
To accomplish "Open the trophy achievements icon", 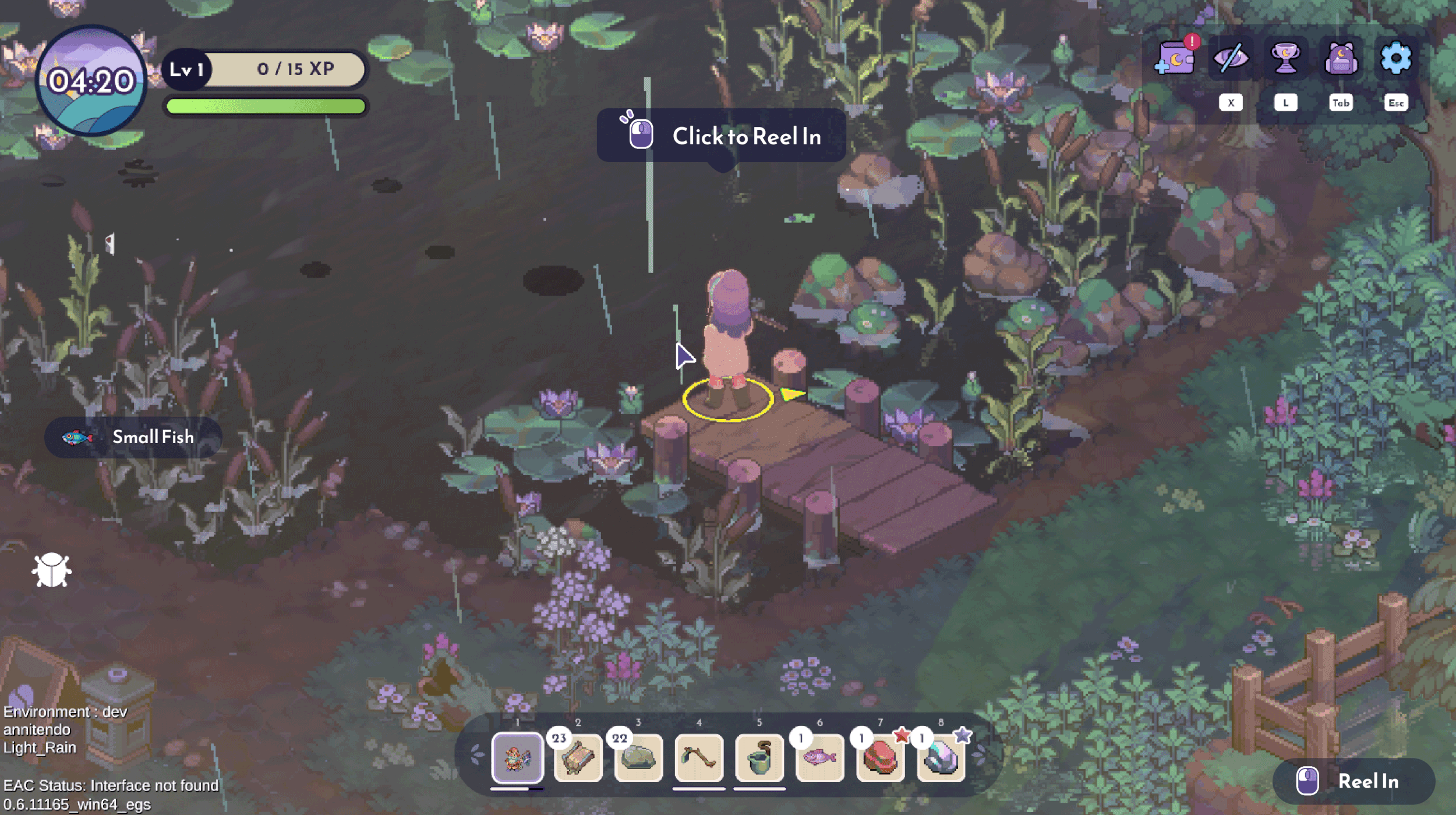I will click(1285, 59).
